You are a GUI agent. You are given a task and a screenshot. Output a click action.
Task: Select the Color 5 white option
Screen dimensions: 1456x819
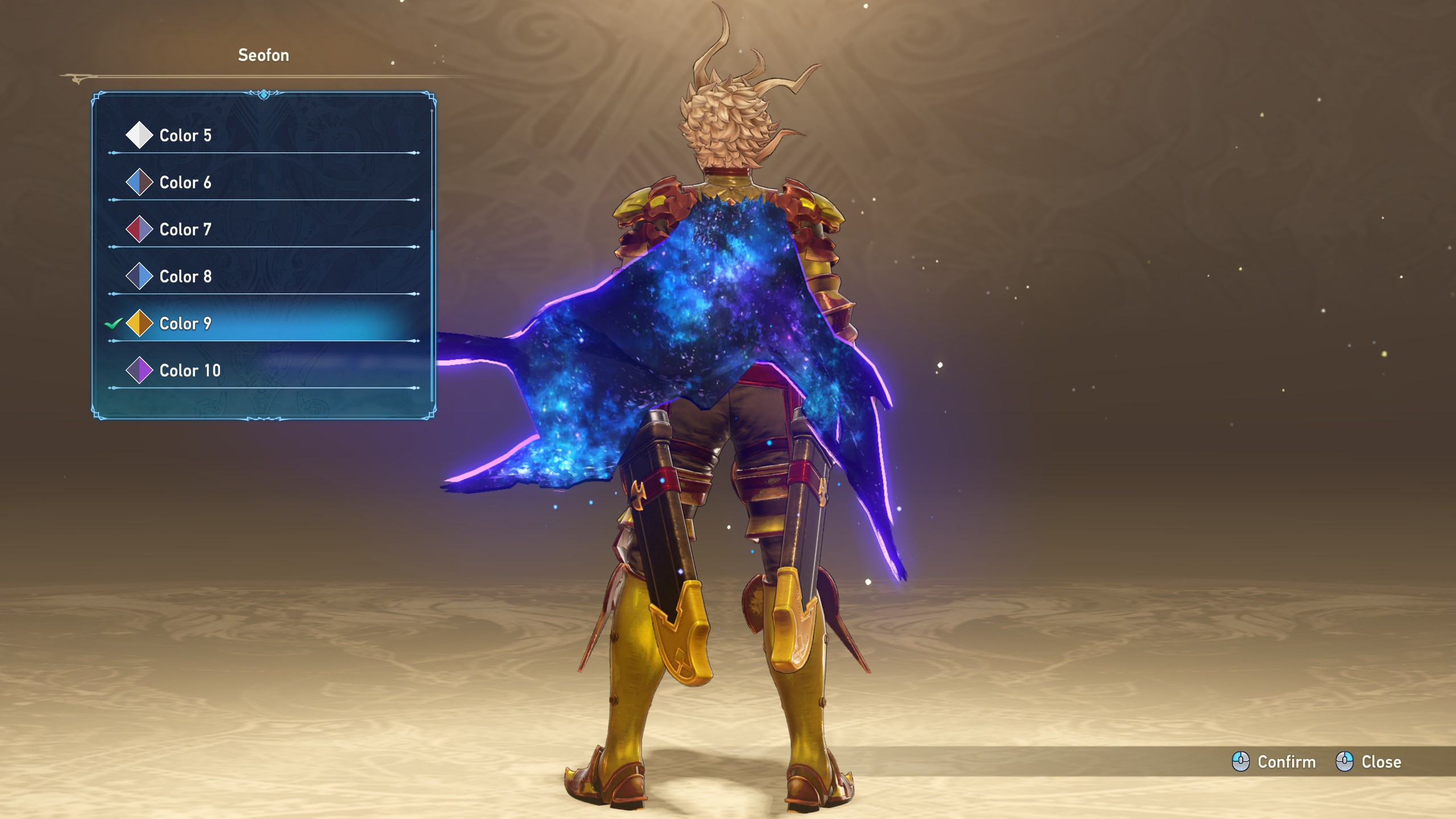point(185,135)
